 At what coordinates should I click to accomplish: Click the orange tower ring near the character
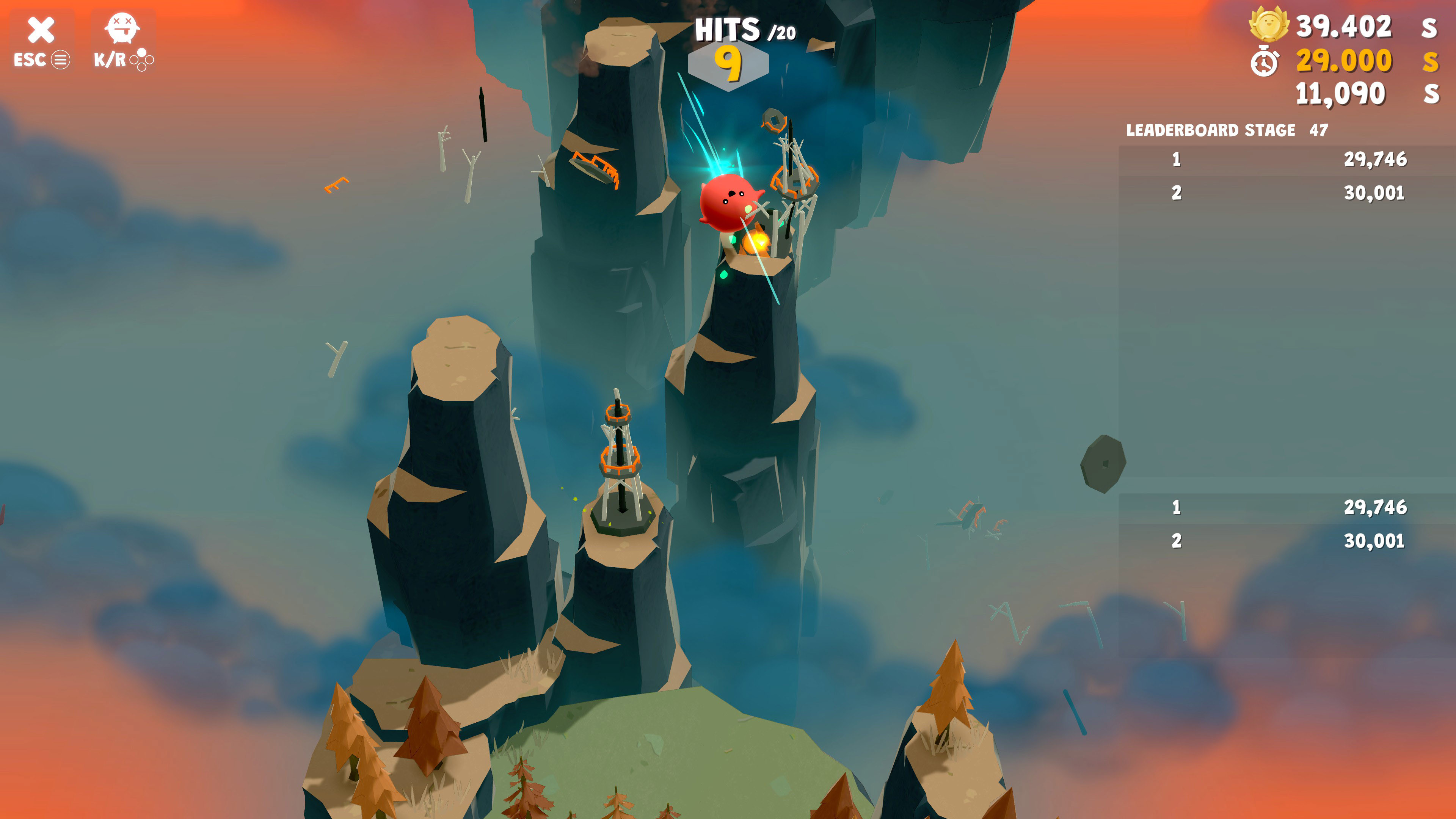tap(794, 180)
